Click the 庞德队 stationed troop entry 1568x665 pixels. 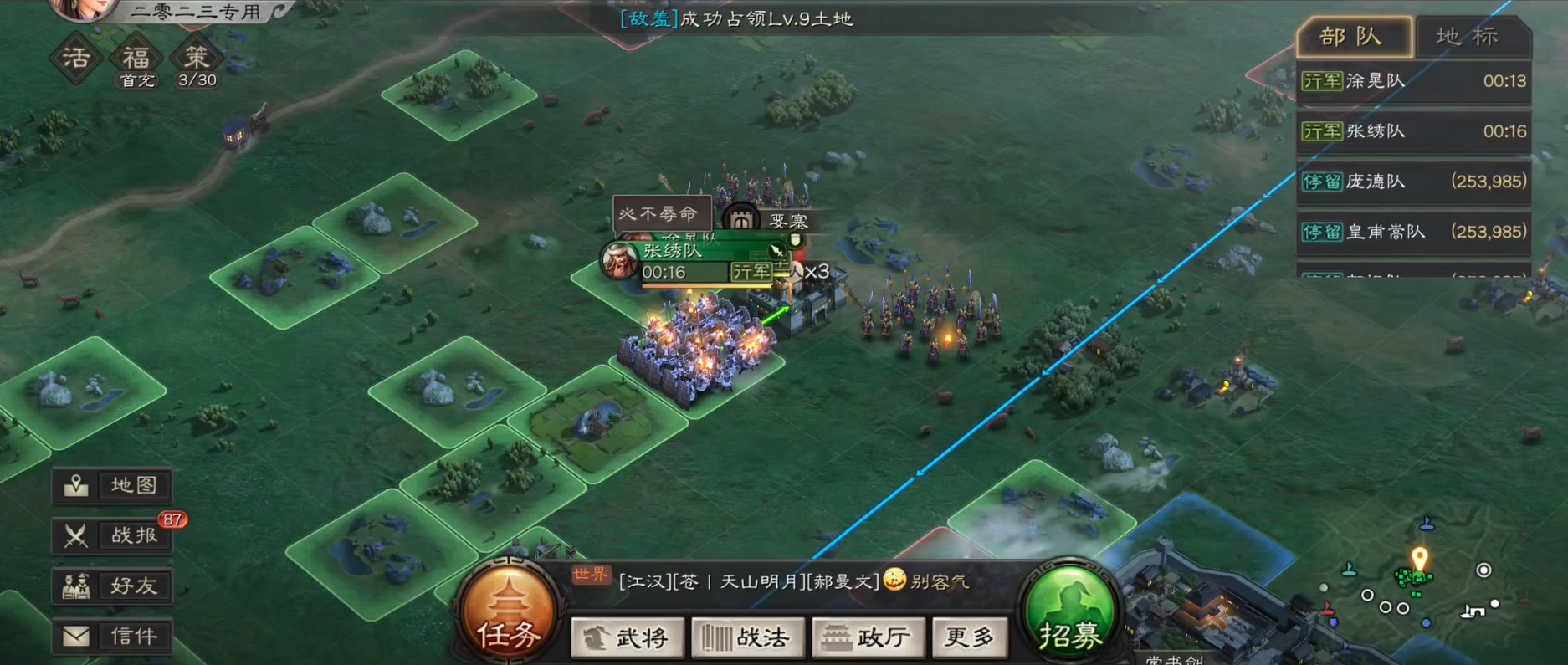[x=1414, y=182]
